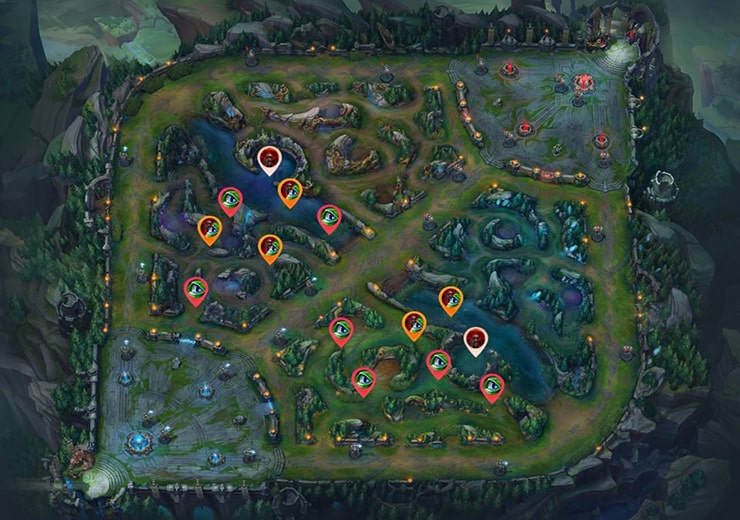Pick the red ward marker nearest the bottom lane
Viewport: 740px width, 520px height.
pyautogui.click(x=491, y=386)
